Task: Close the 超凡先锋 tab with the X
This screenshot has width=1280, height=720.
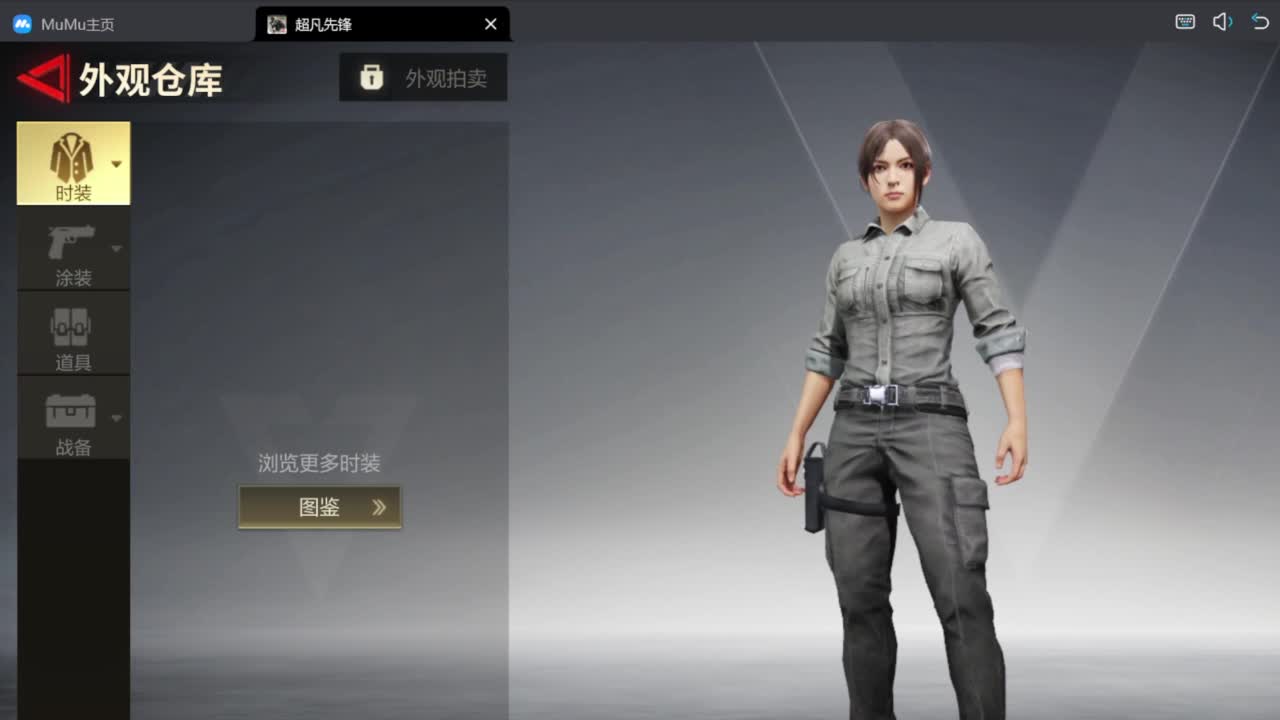Action: point(490,23)
